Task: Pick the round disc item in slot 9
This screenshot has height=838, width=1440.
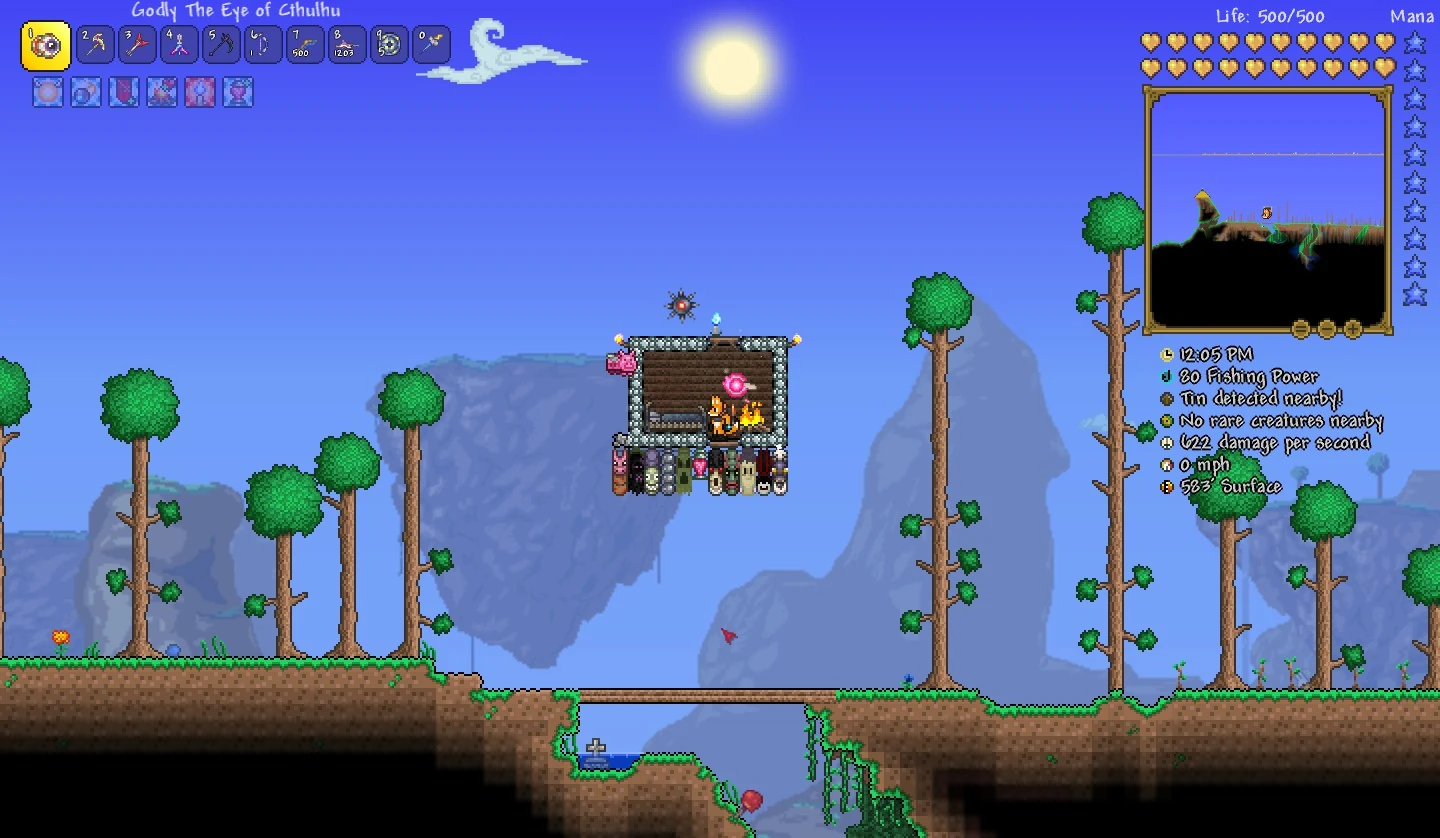Action: click(x=389, y=45)
